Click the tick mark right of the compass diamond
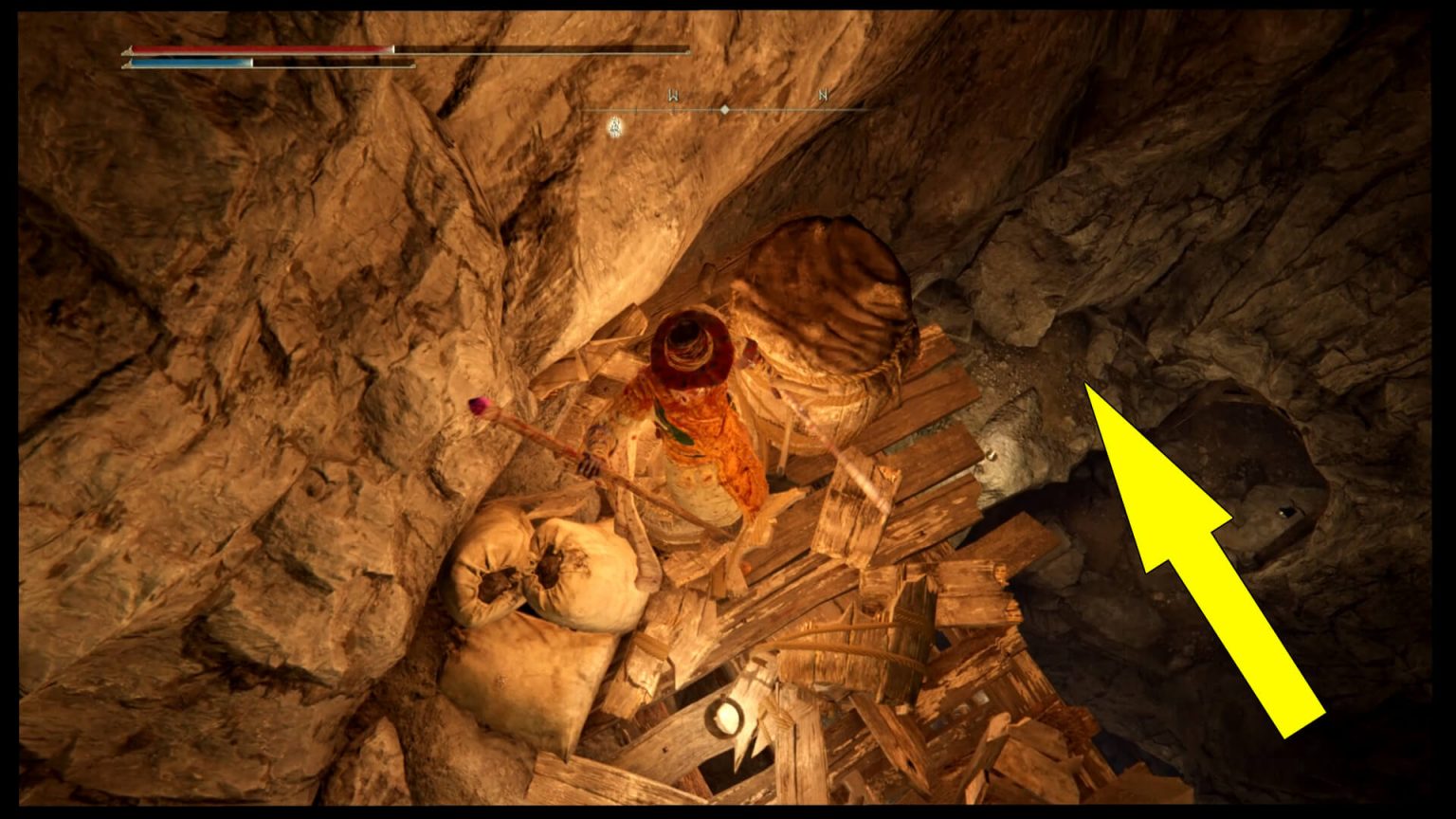 tap(751, 109)
